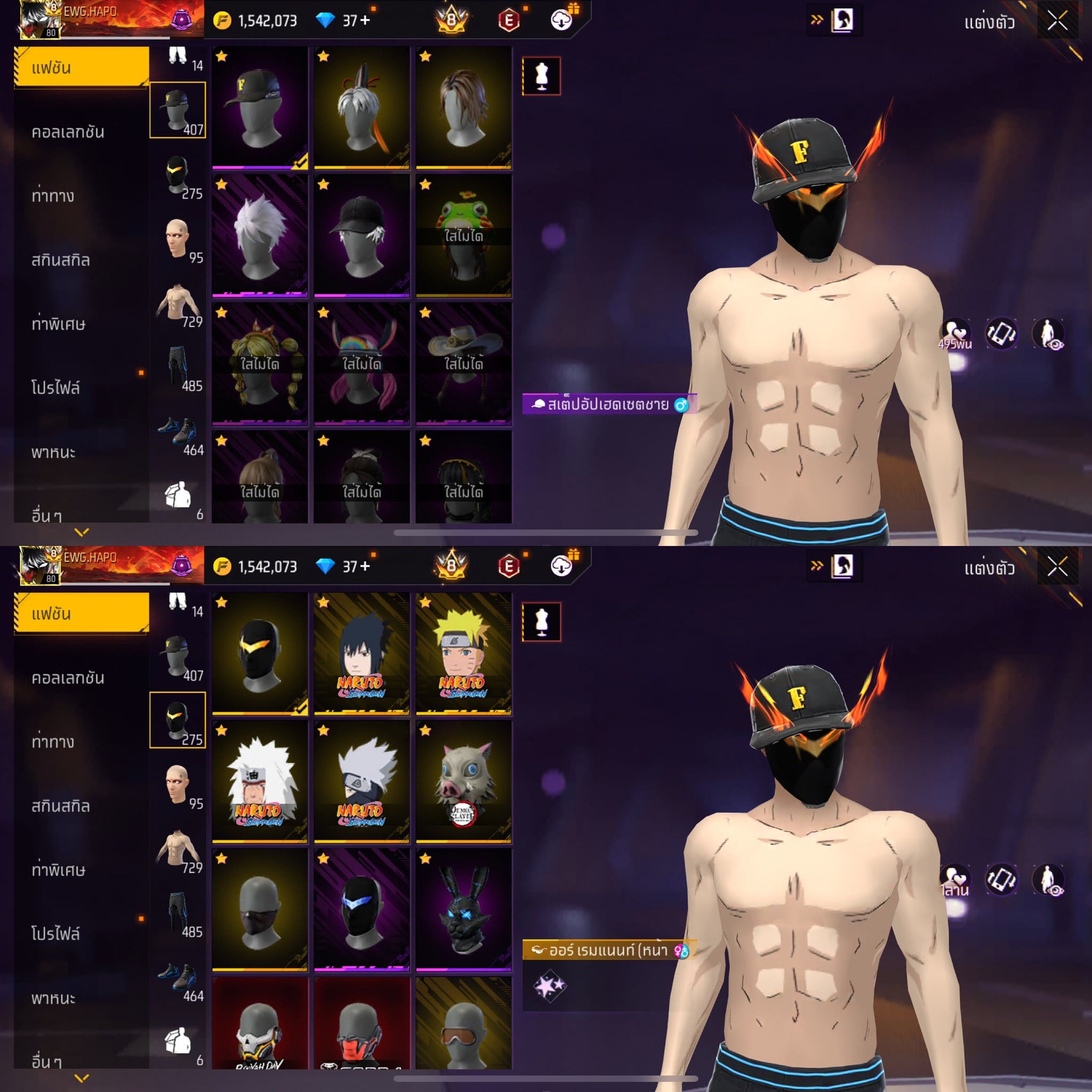
Task: Pick the skull-faced Booyah Day mask
Action: coord(260,1023)
